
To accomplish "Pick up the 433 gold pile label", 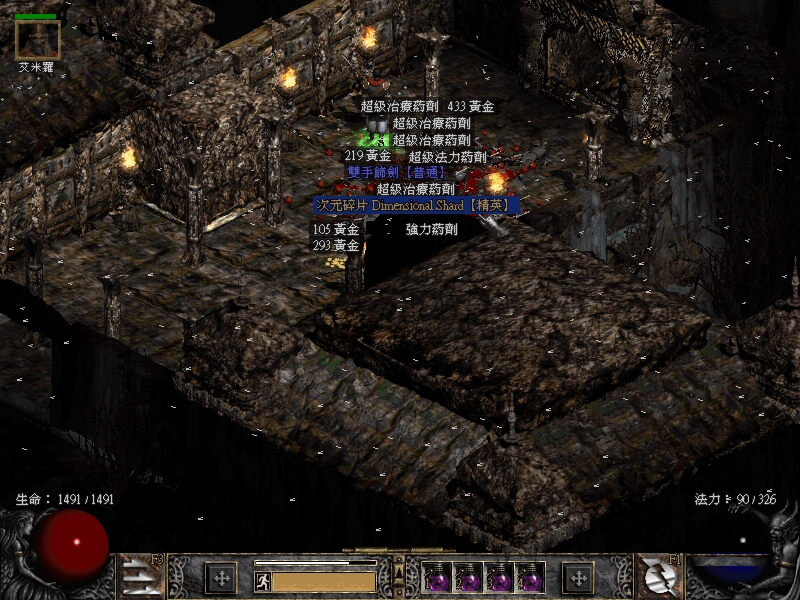I will click(471, 106).
